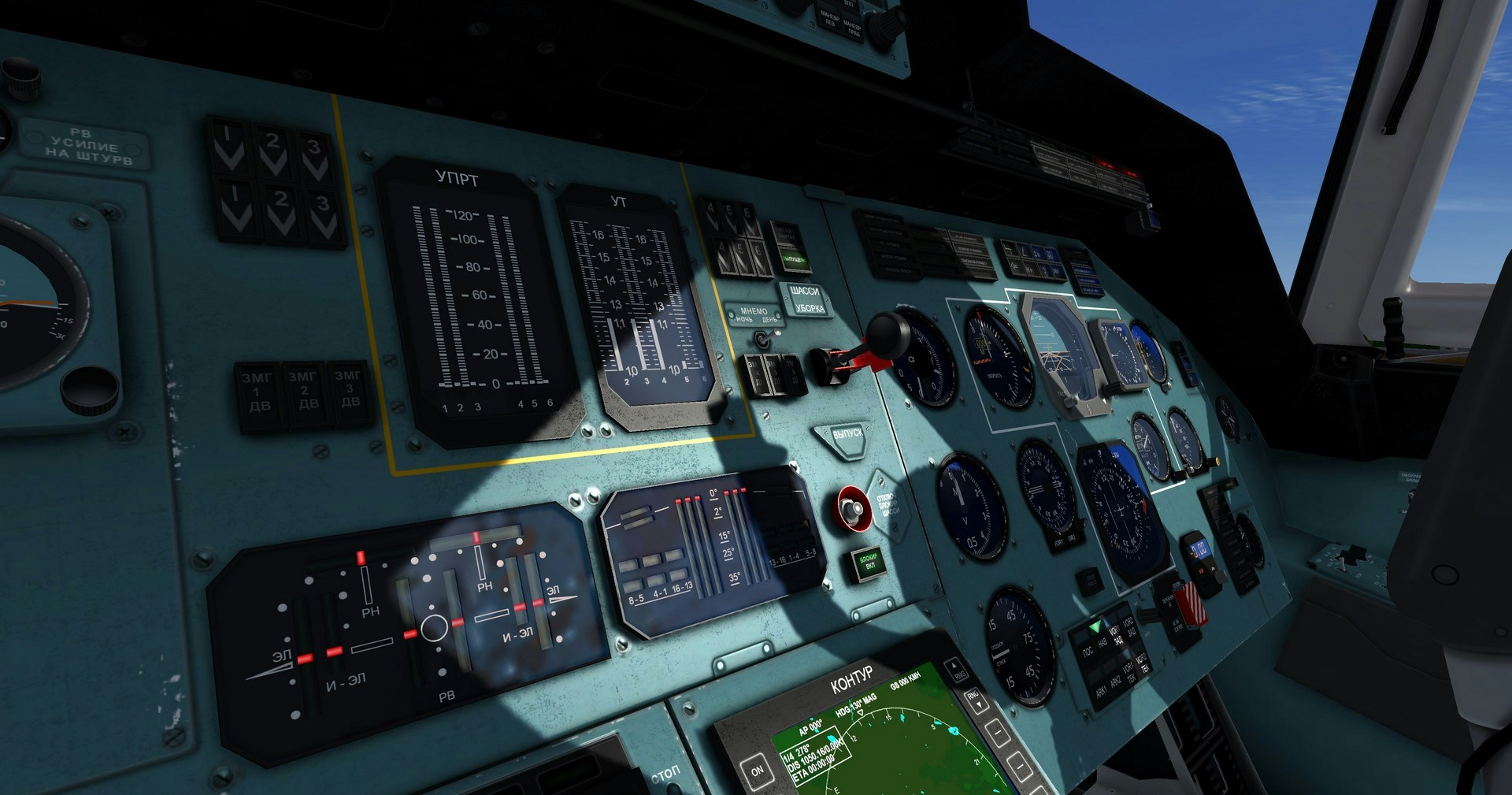Image resolution: width=1512 pixels, height=795 pixels.
Task: Choose the ПОС mode button
Action: [x=1087, y=653]
